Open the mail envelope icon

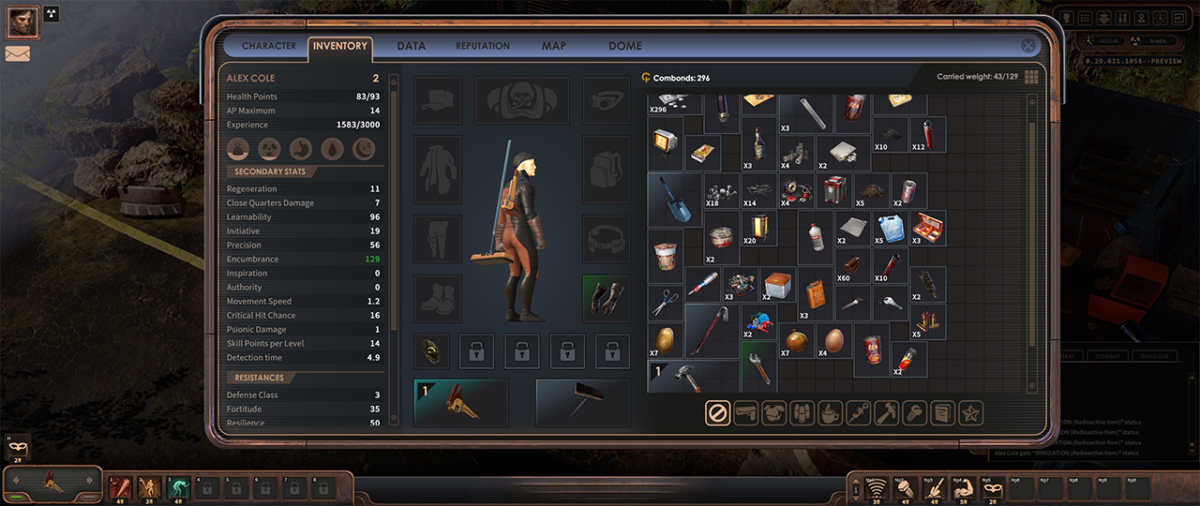point(17,54)
